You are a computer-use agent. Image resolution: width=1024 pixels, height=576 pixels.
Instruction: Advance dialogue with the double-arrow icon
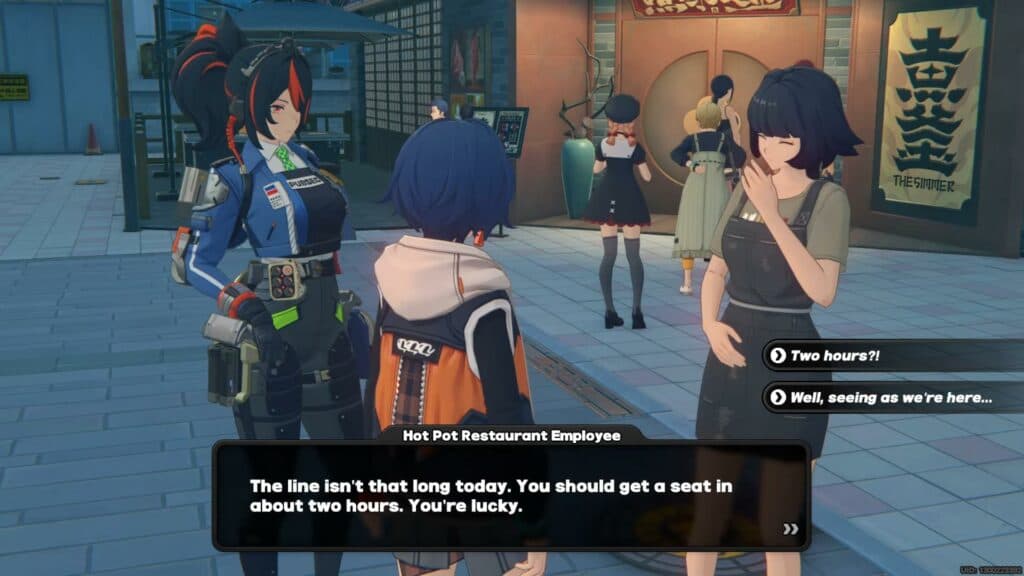tap(791, 528)
